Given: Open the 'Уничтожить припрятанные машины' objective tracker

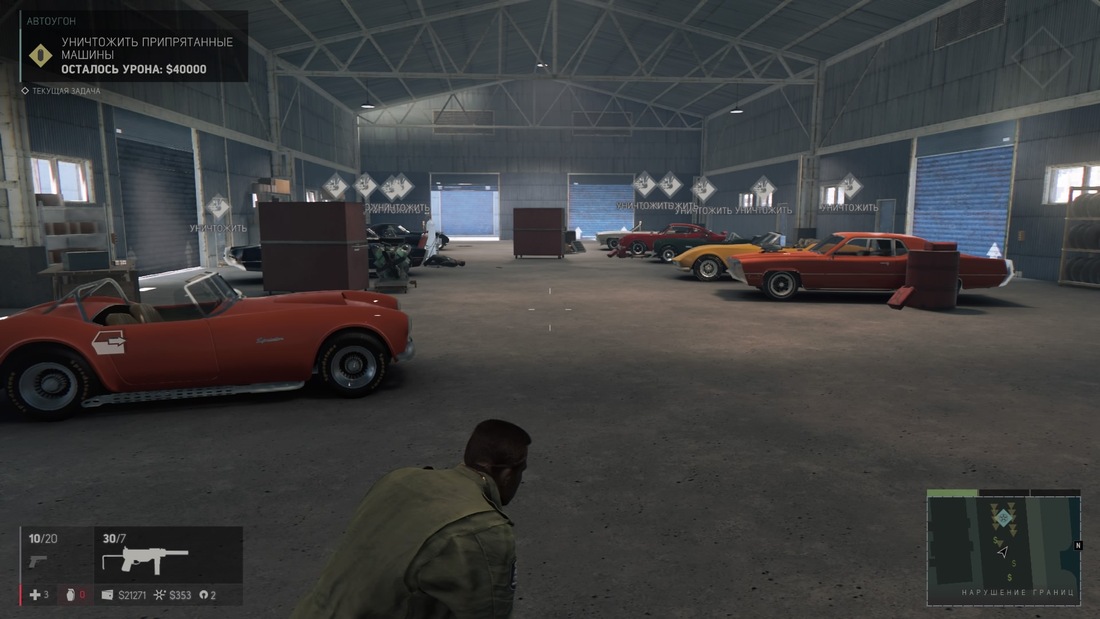Looking at the screenshot, I should point(147,48).
